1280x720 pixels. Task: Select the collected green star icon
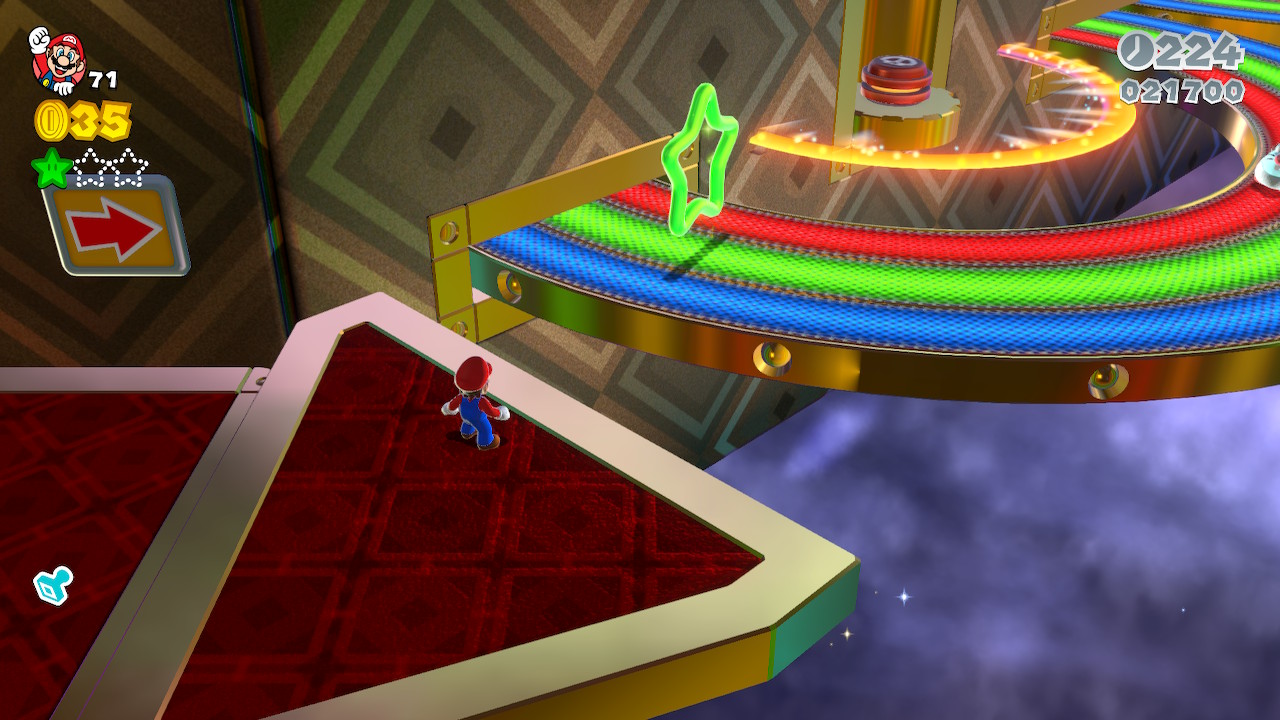tap(51, 168)
